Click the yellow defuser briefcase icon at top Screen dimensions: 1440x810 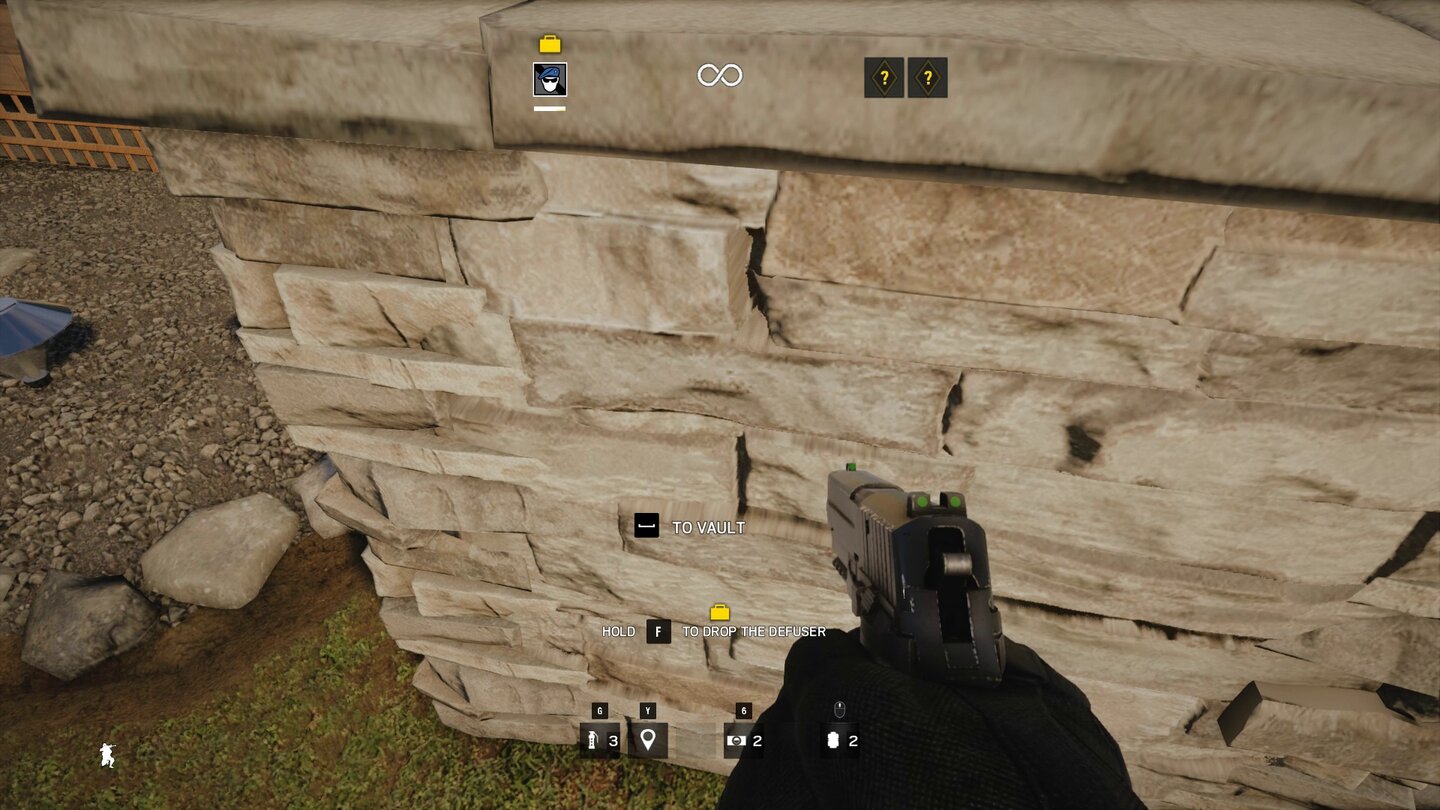[547, 44]
